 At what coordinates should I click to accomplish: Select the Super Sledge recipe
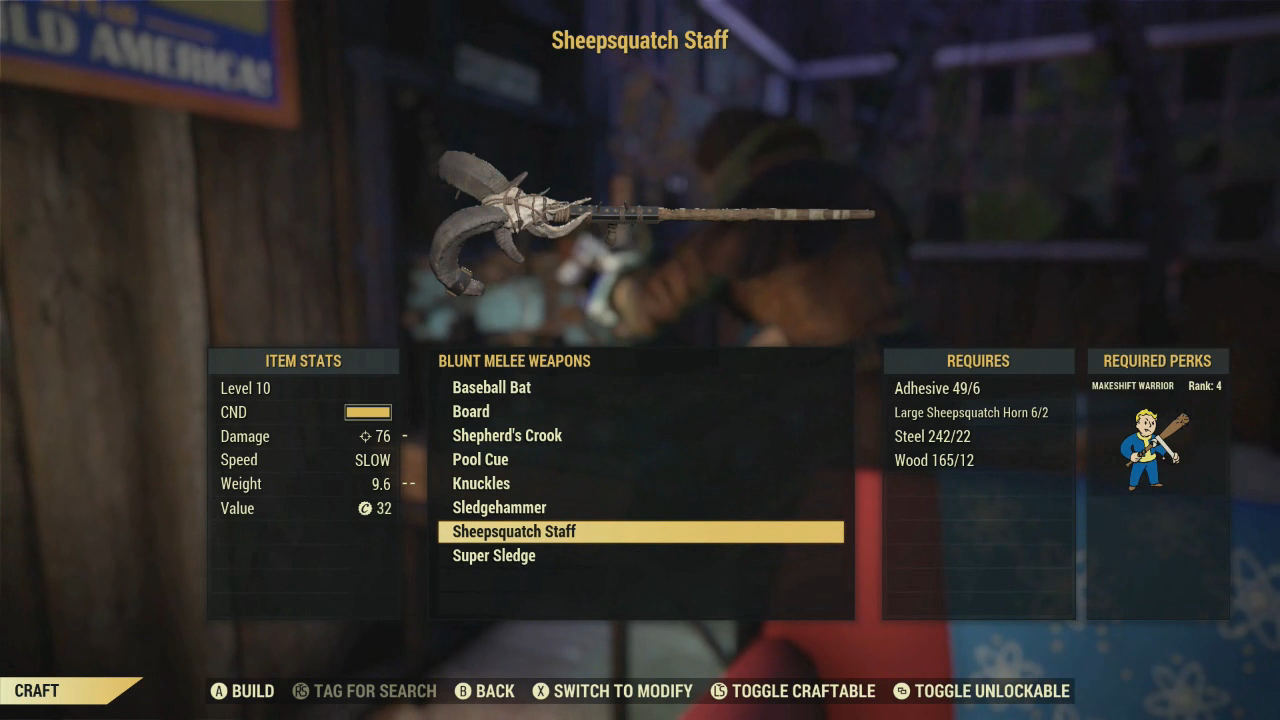point(494,556)
